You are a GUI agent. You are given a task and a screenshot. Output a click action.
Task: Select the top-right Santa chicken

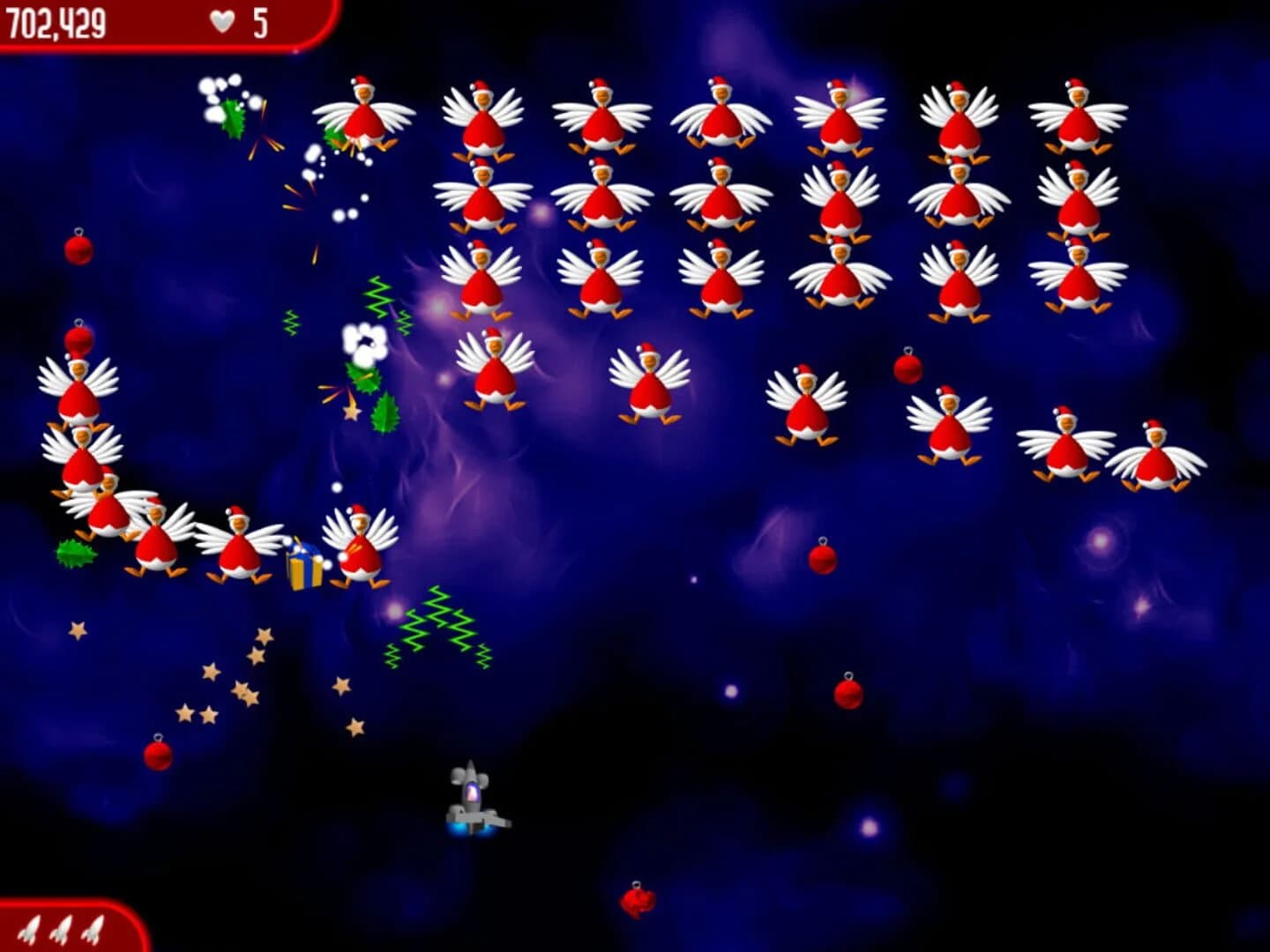(x=1079, y=115)
